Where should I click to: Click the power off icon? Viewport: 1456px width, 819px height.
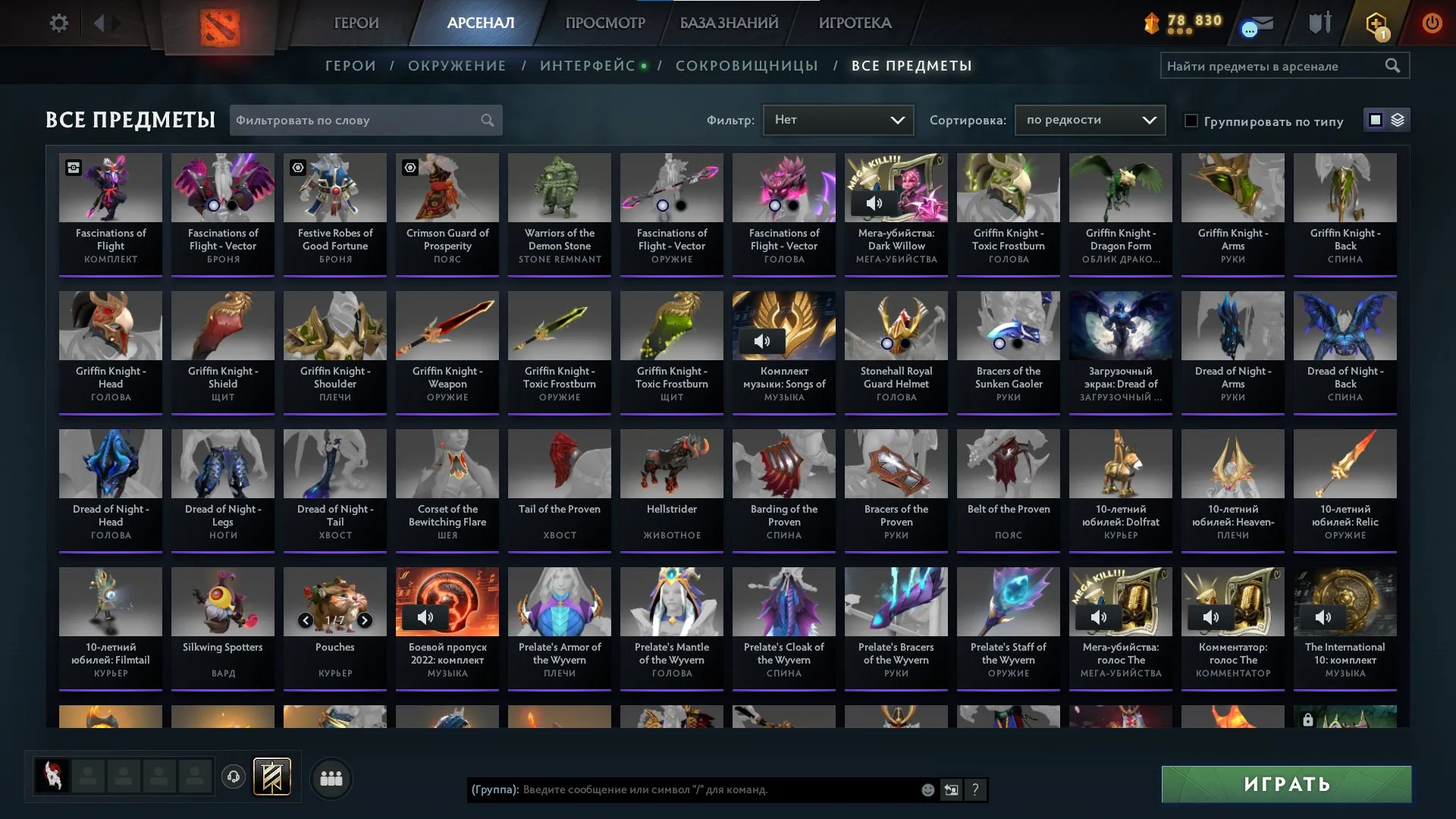[x=1432, y=23]
